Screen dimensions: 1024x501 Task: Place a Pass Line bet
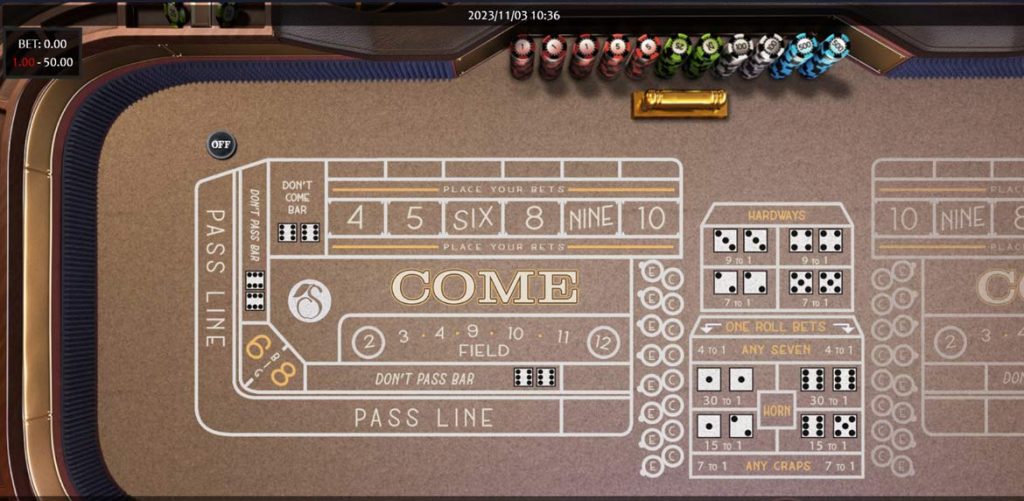pyautogui.click(x=424, y=417)
